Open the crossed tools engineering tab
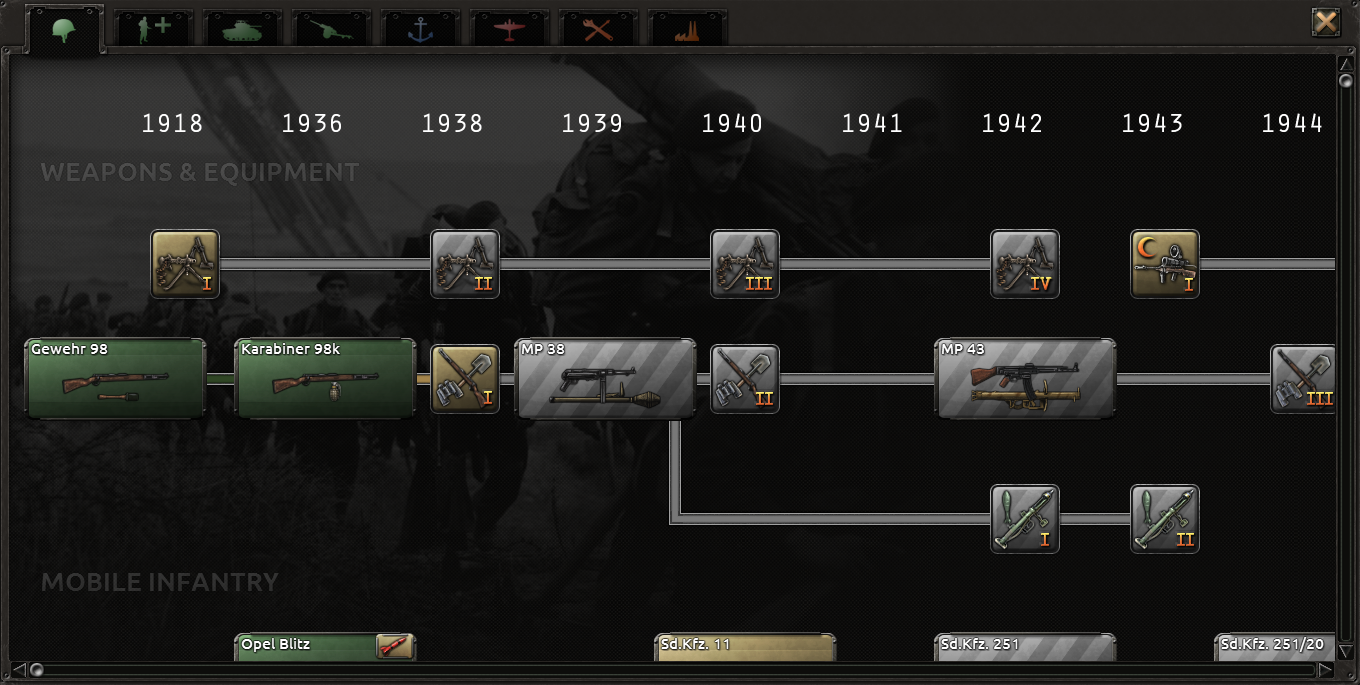Screen dimensions: 1360x685 599,28
